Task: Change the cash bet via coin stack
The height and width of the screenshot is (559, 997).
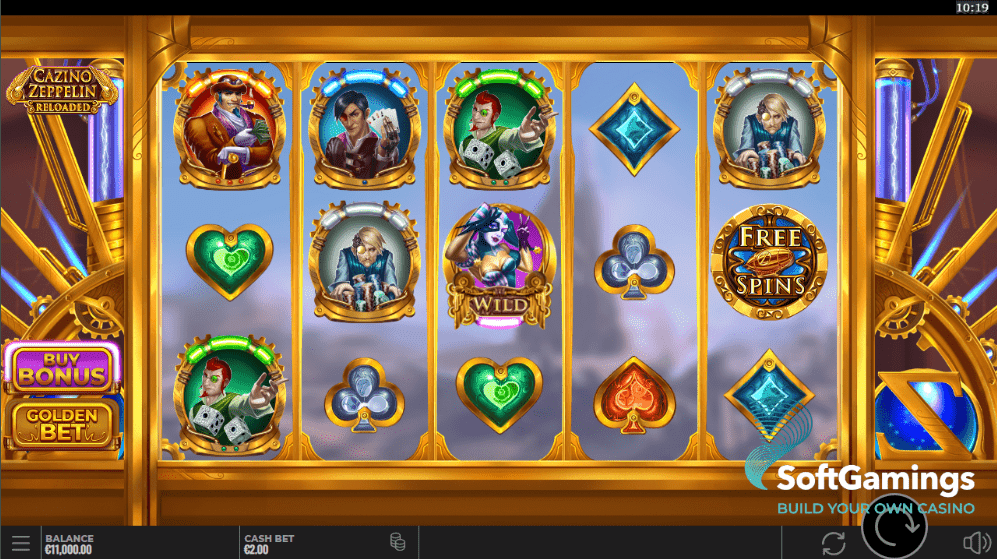Action: click(x=397, y=543)
